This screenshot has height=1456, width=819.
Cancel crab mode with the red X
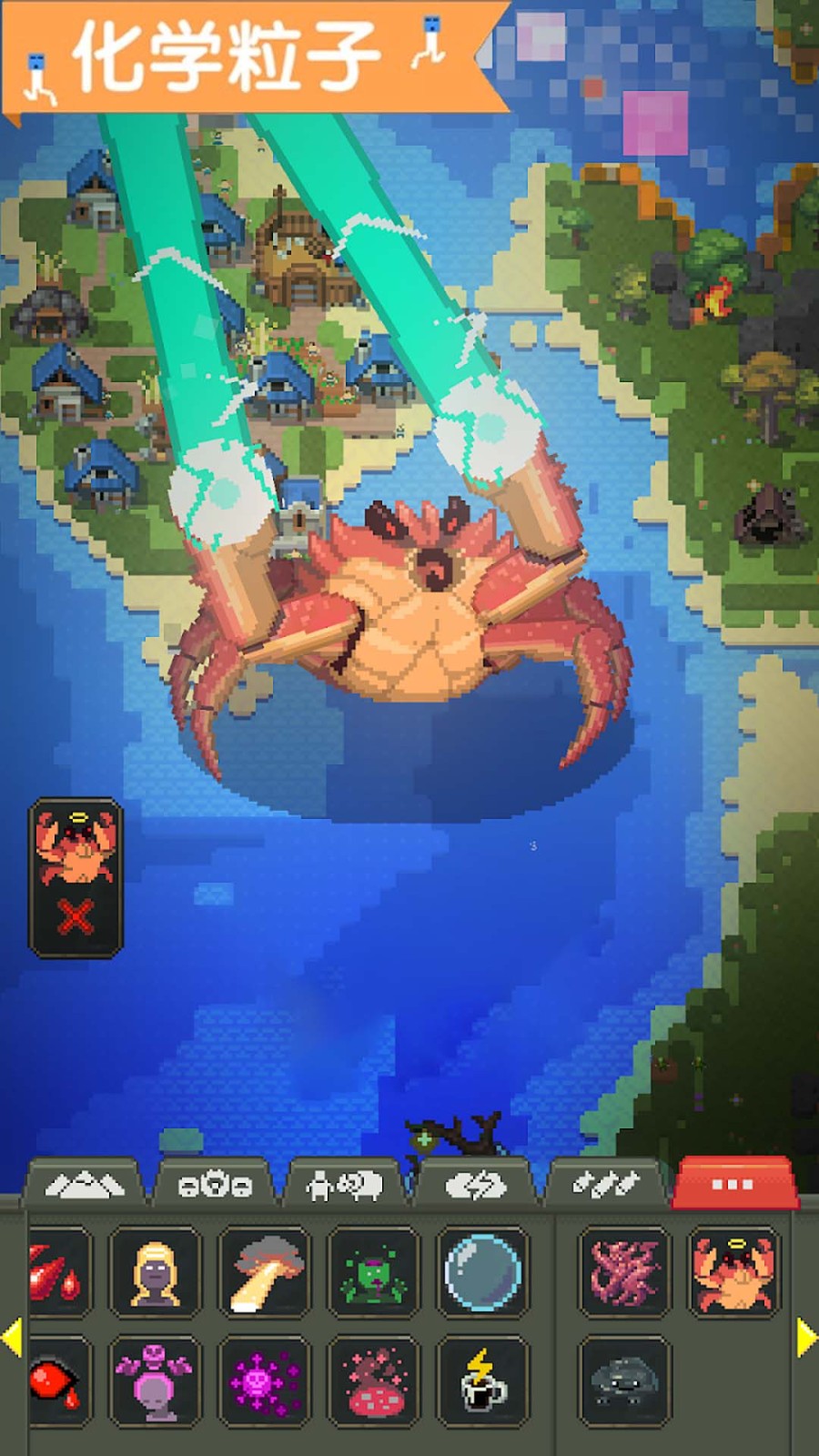(76, 917)
